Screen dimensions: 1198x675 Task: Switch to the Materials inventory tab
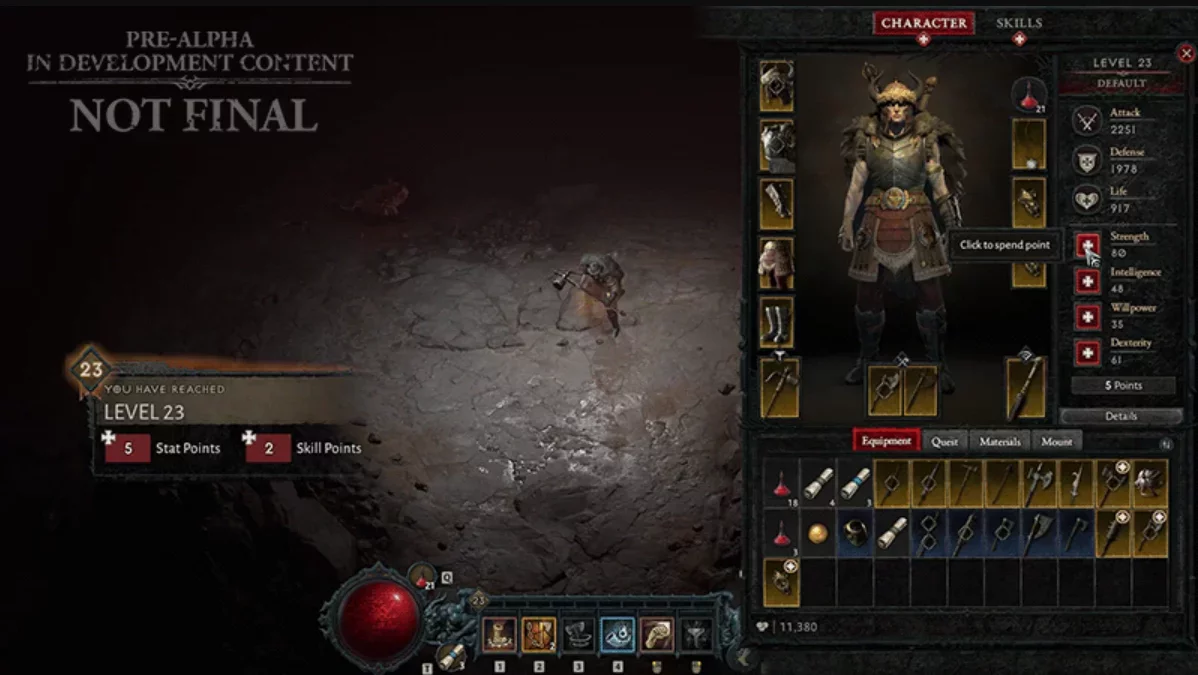pyautogui.click(x=999, y=441)
